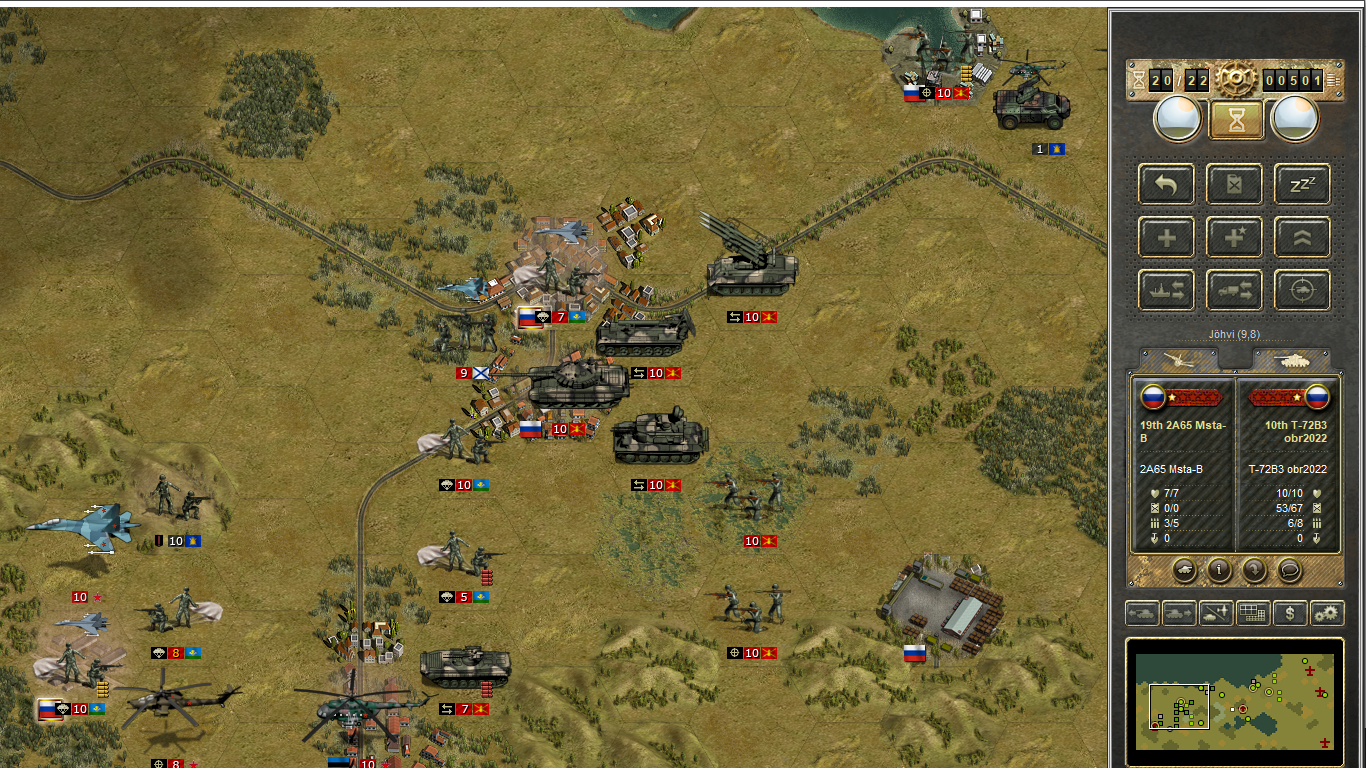The height and width of the screenshot is (768, 1366).
Task: Switch to the aircraft unit tab
Action: (1179, 360)
